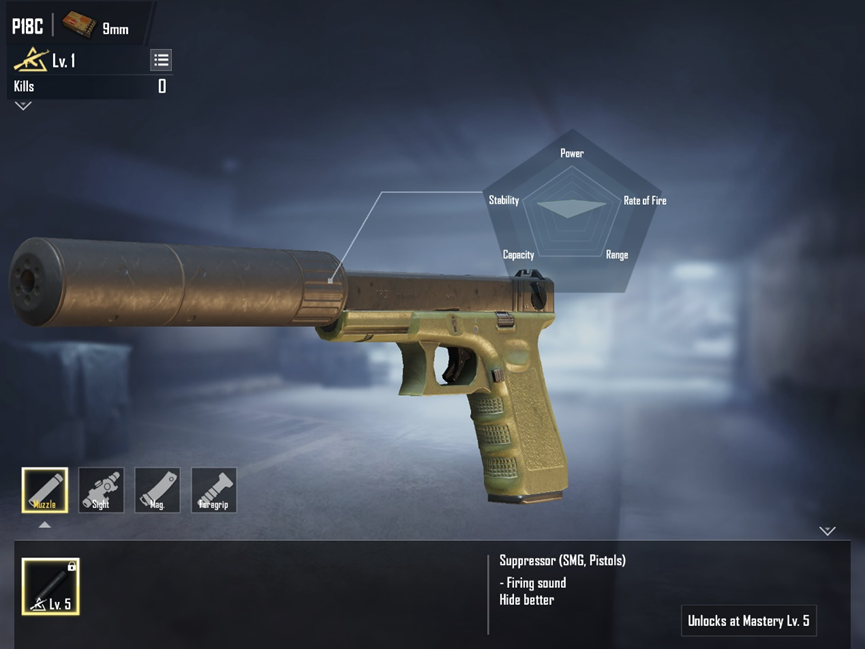Open the list icon beside weapon level
Screen dimensions: 865x649
[x=161, y=60]
